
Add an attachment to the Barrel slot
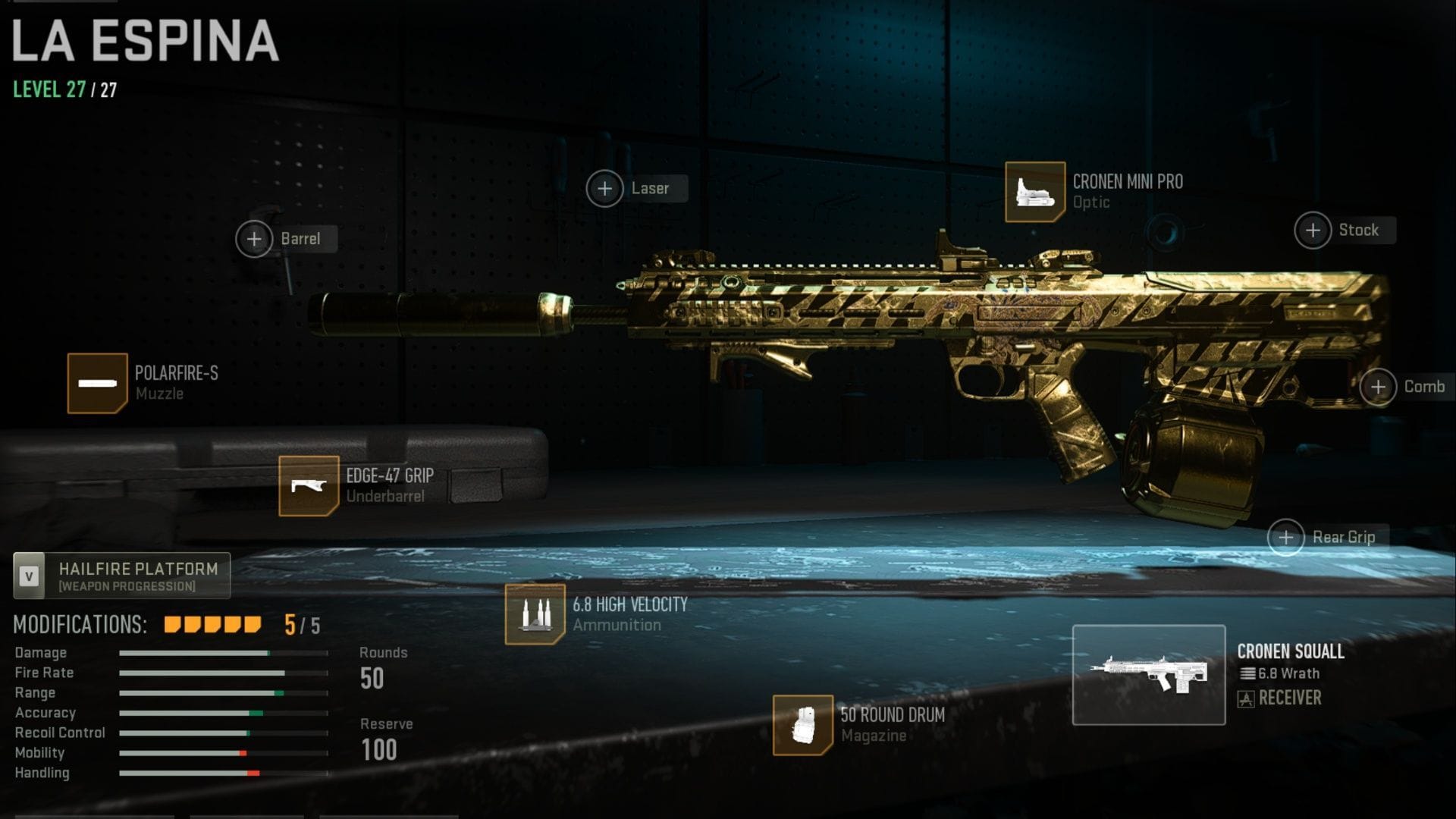(254, 238)
